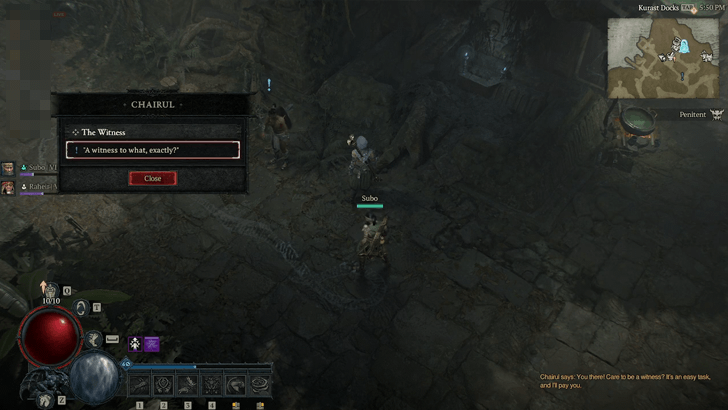Activate the fifth hotbar skill with the curved blade
The height and width of the screenshot is (410, 728).
click(236, 384)
